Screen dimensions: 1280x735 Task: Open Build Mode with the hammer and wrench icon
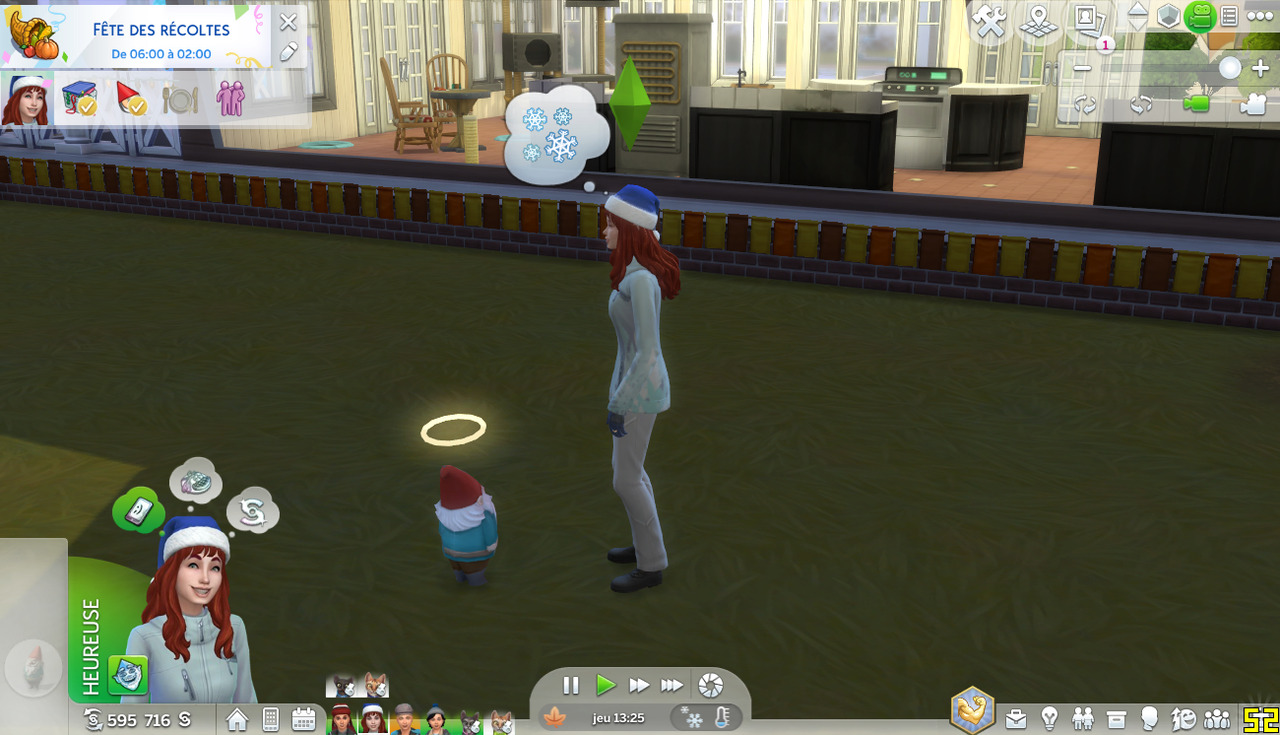tap(990, 22)
